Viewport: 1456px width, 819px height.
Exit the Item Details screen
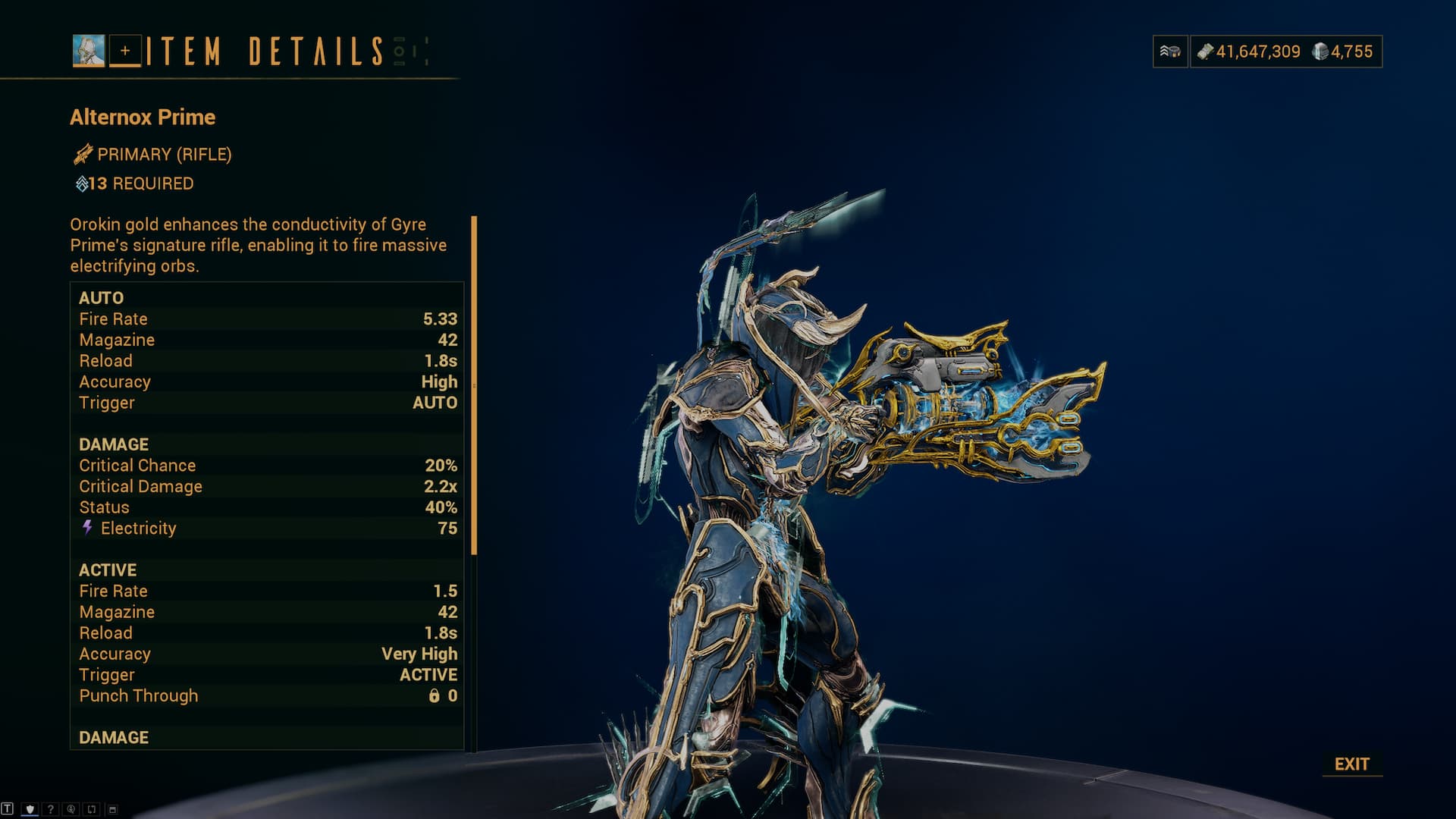[1351, 764]
